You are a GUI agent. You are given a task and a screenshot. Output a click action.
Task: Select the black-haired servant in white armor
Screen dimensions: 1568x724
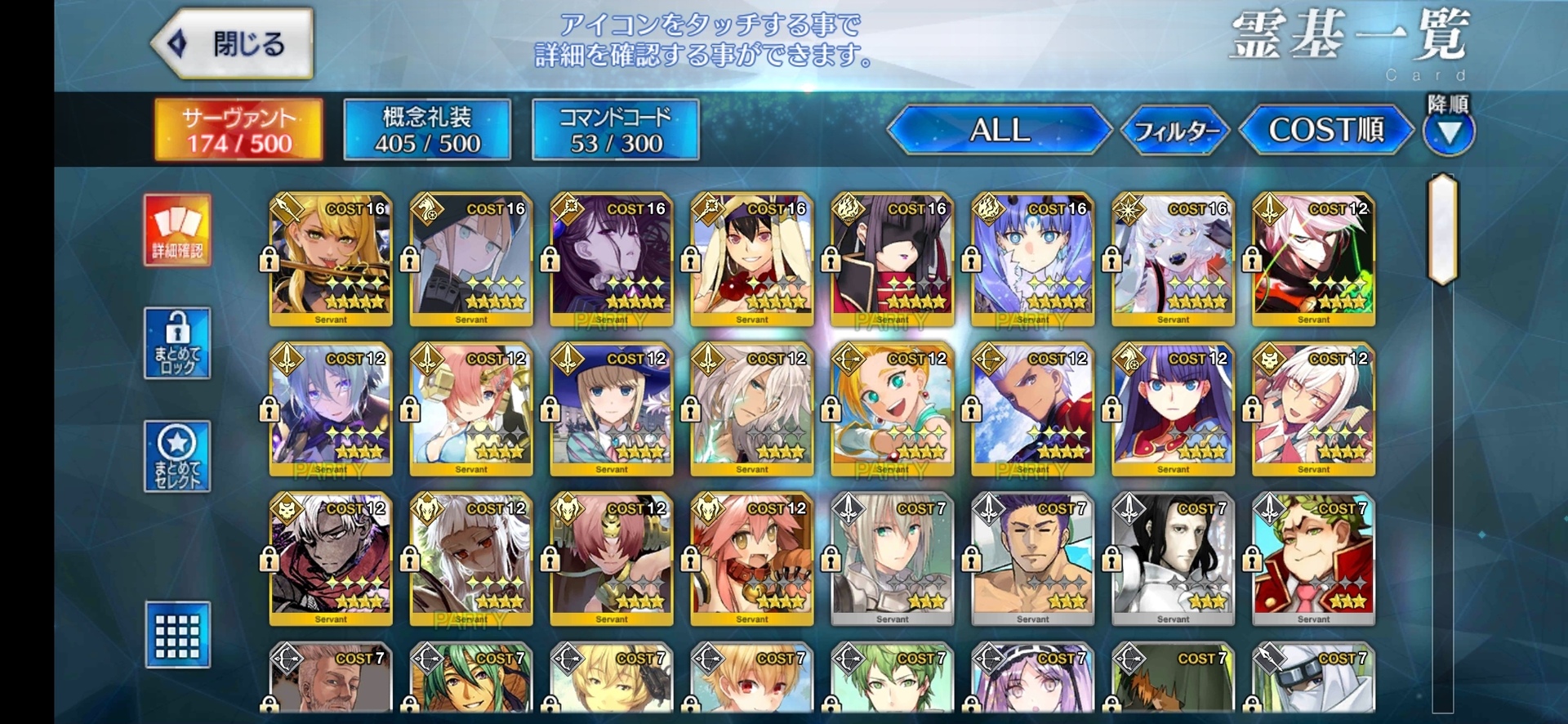coord(1174,559)
